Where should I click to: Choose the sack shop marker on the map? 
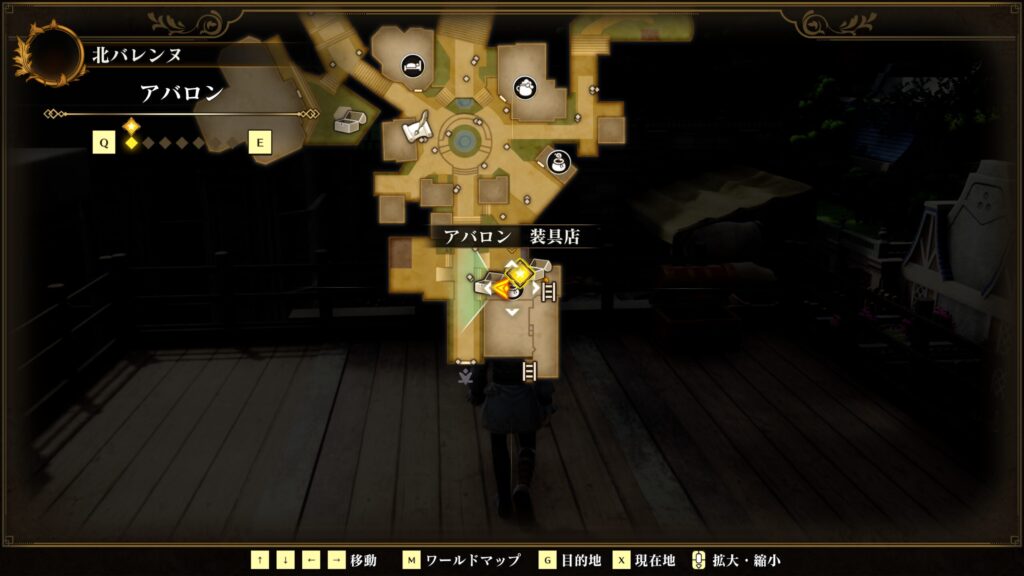(x=559, y=160)
